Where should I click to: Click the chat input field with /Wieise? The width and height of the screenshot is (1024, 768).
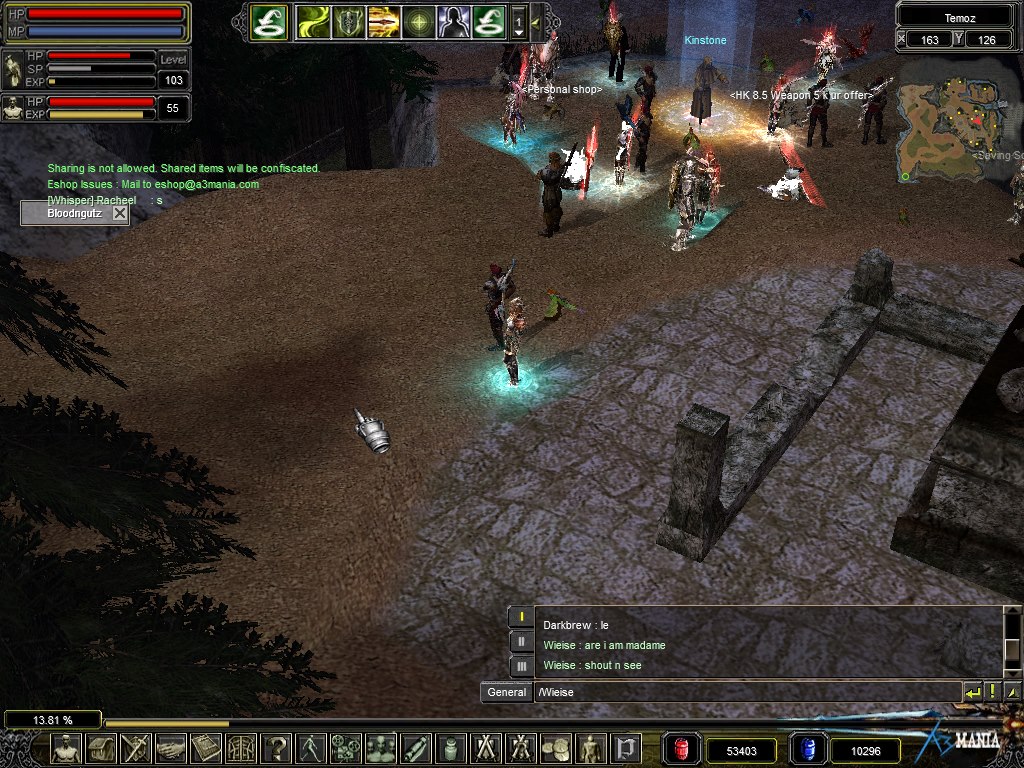745,692
